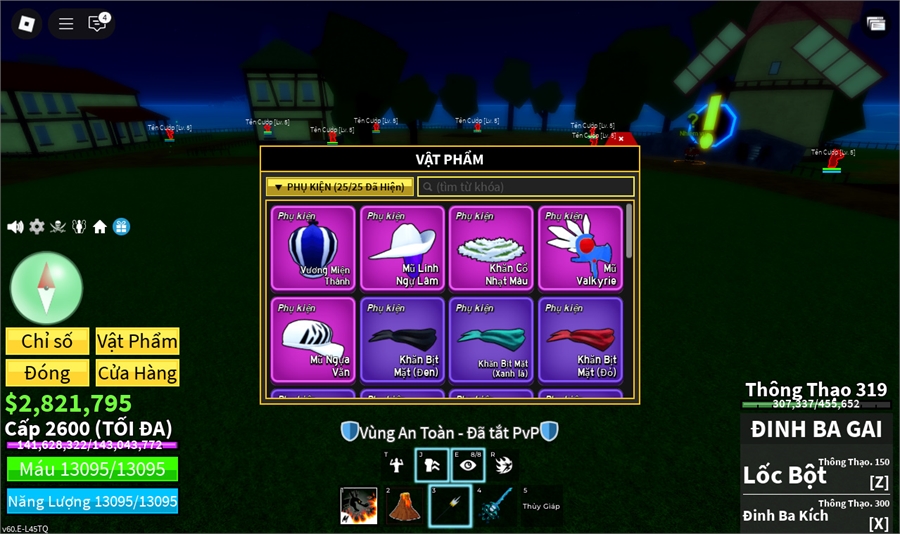
Task: Open the Cửa Hàng shop
Action: coord(137,373)
